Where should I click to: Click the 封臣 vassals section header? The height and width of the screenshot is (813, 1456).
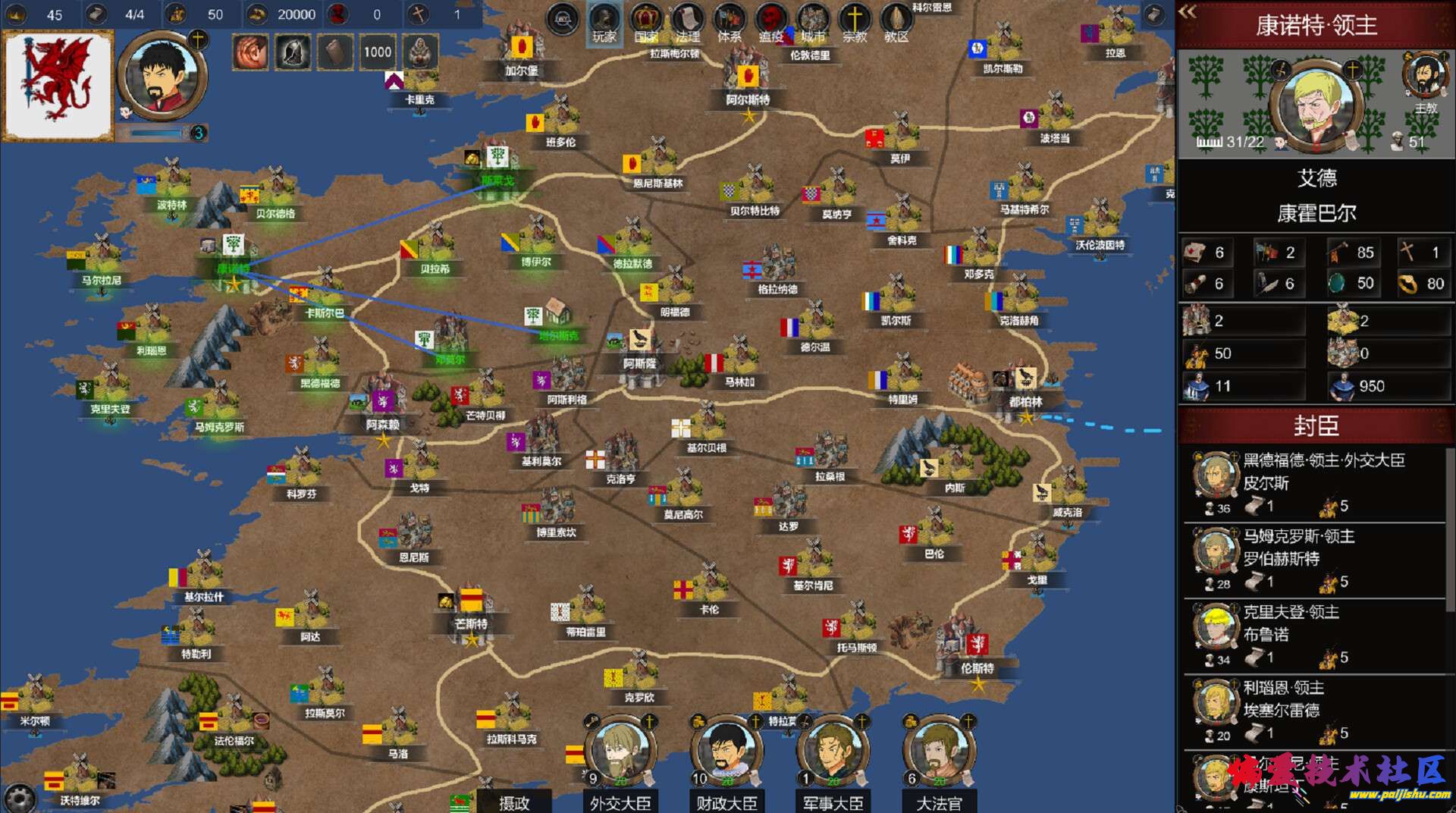pos(1313,425)
